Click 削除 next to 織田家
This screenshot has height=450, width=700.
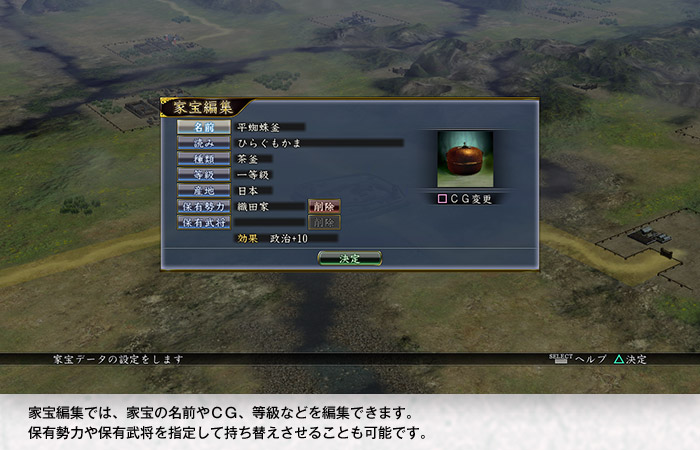[x=324, y=206]
